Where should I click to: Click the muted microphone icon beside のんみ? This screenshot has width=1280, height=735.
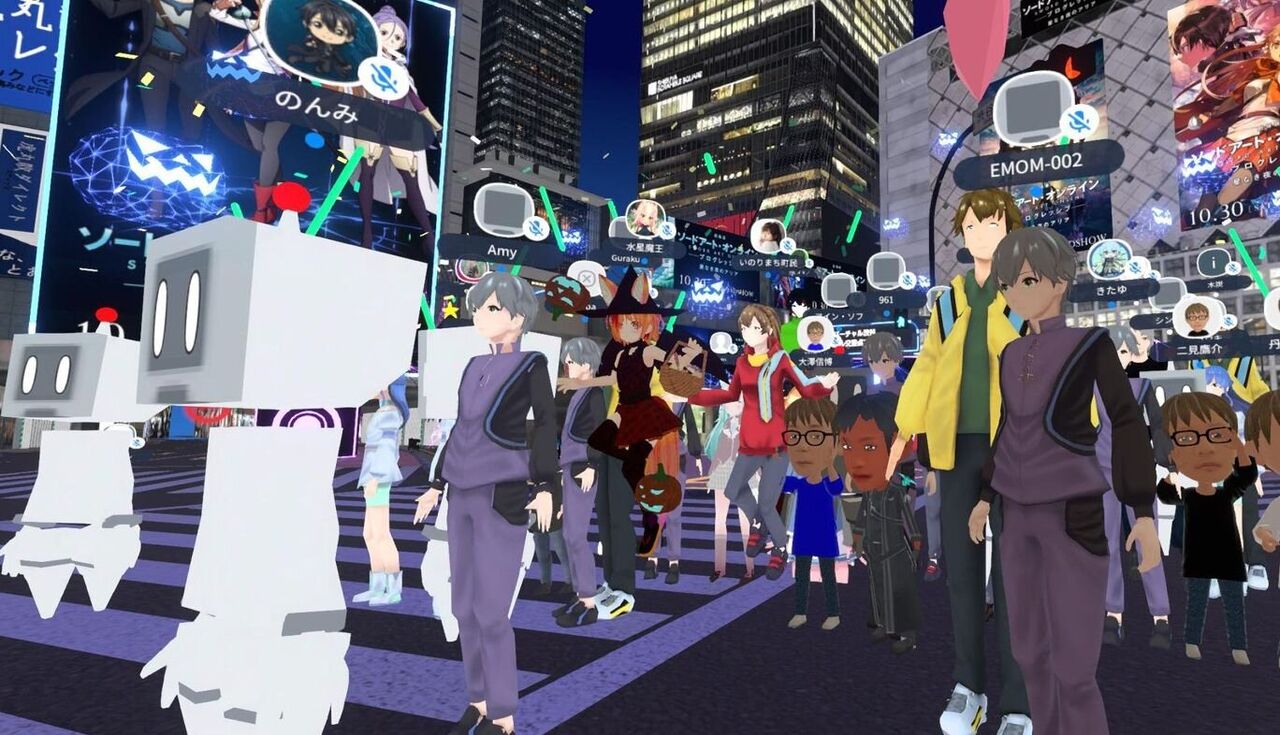(x=382, y=78)
